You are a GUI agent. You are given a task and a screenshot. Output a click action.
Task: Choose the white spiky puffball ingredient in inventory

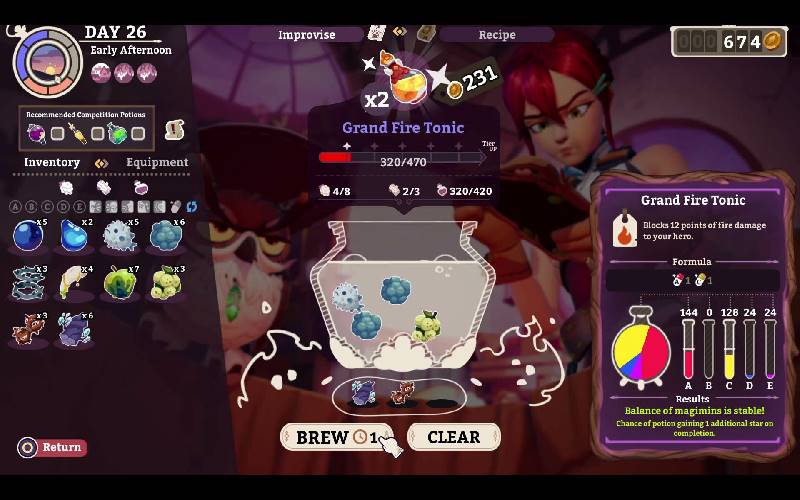click(119, 236)
